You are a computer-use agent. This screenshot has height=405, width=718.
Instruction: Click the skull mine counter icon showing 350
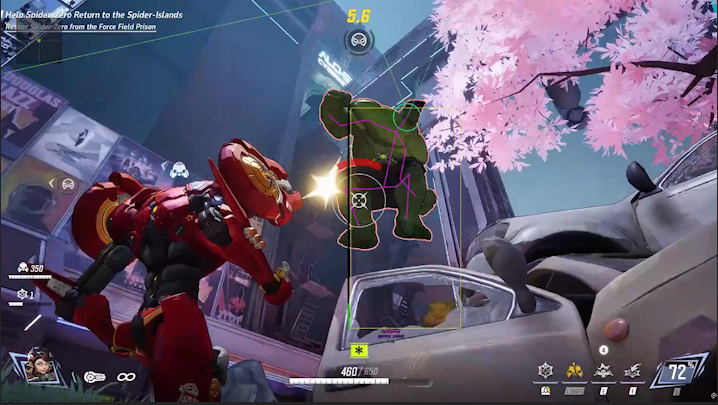coord(22,268)
